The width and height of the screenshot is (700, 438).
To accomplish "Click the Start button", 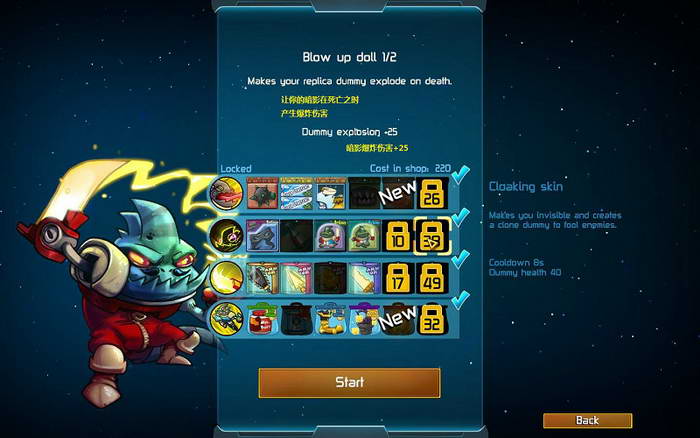I will 349,382.
